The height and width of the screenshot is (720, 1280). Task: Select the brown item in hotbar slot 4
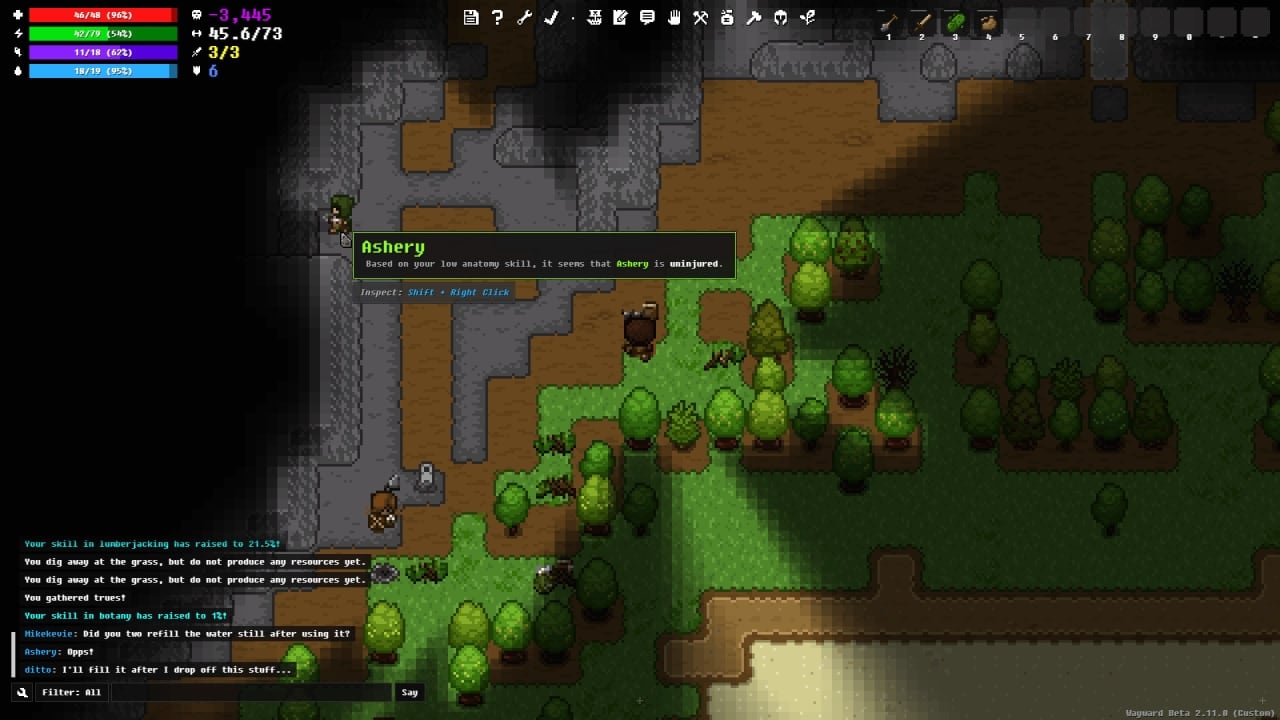[988, 22]
